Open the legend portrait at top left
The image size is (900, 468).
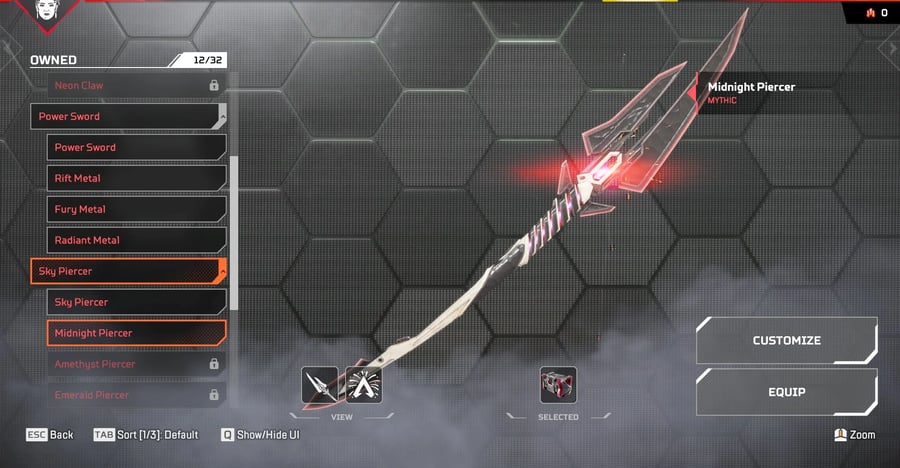tap(46, 11)
